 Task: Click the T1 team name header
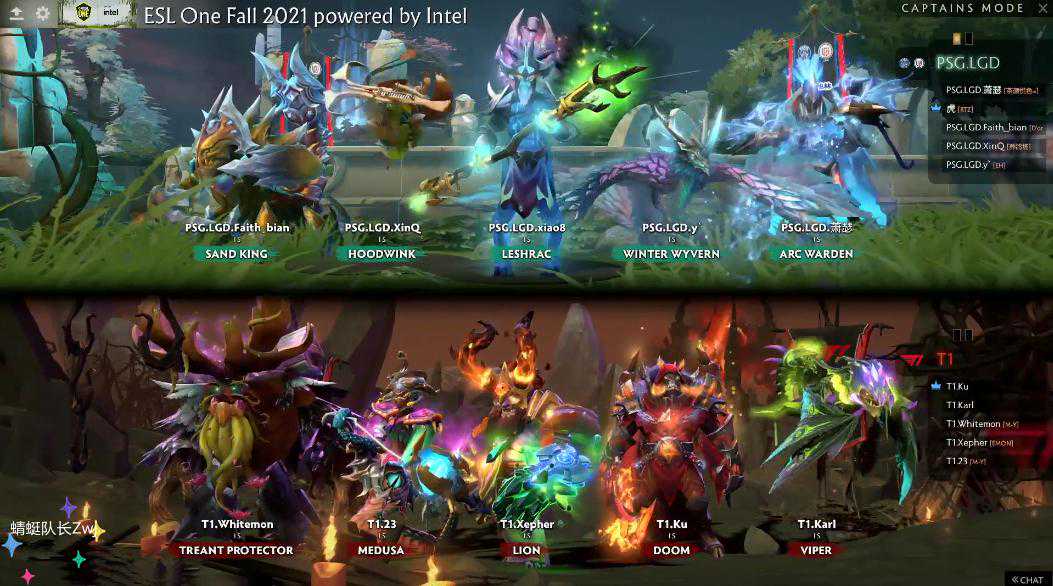click(x=943, y=358)
